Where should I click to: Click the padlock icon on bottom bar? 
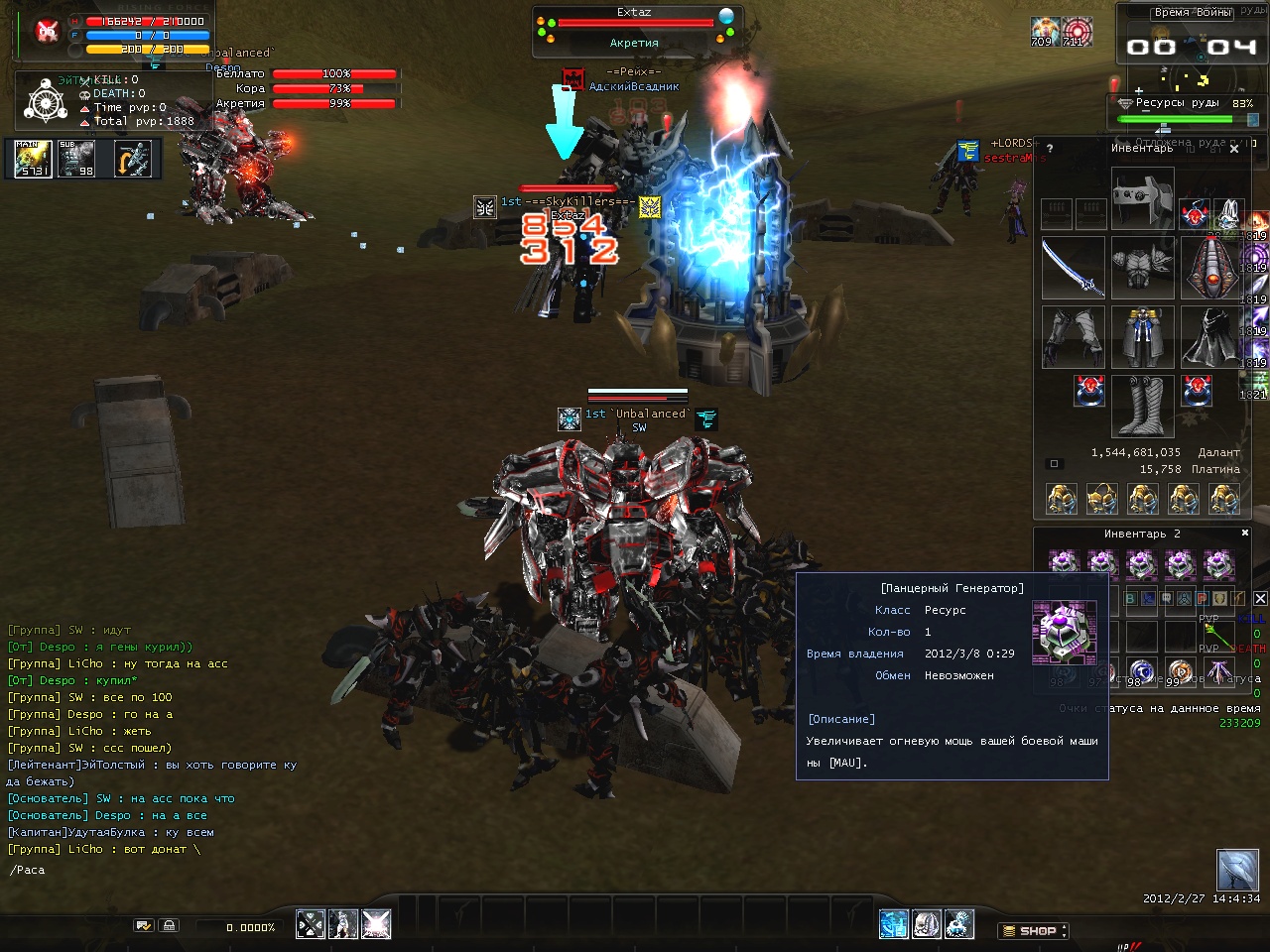(170, 925)
